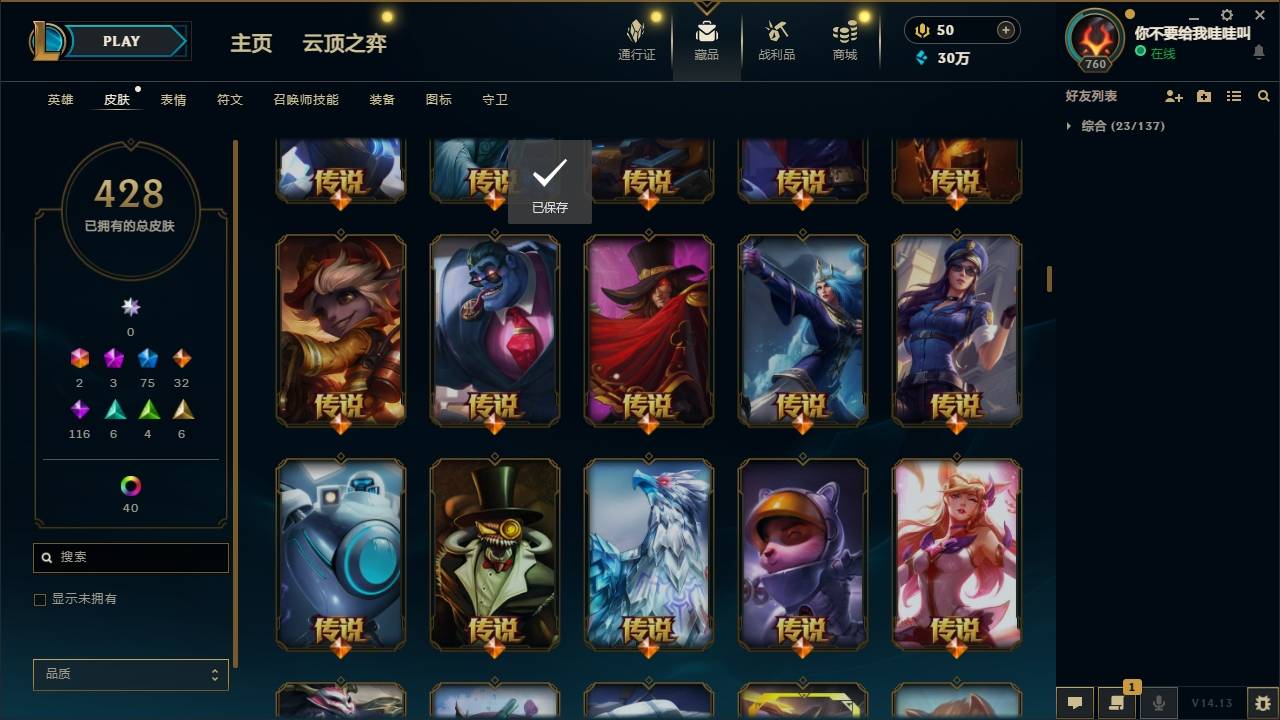Enable the 显示未拥有 checkbox
The height and width of the screenshot is (720, 1280).
point(40,599)
